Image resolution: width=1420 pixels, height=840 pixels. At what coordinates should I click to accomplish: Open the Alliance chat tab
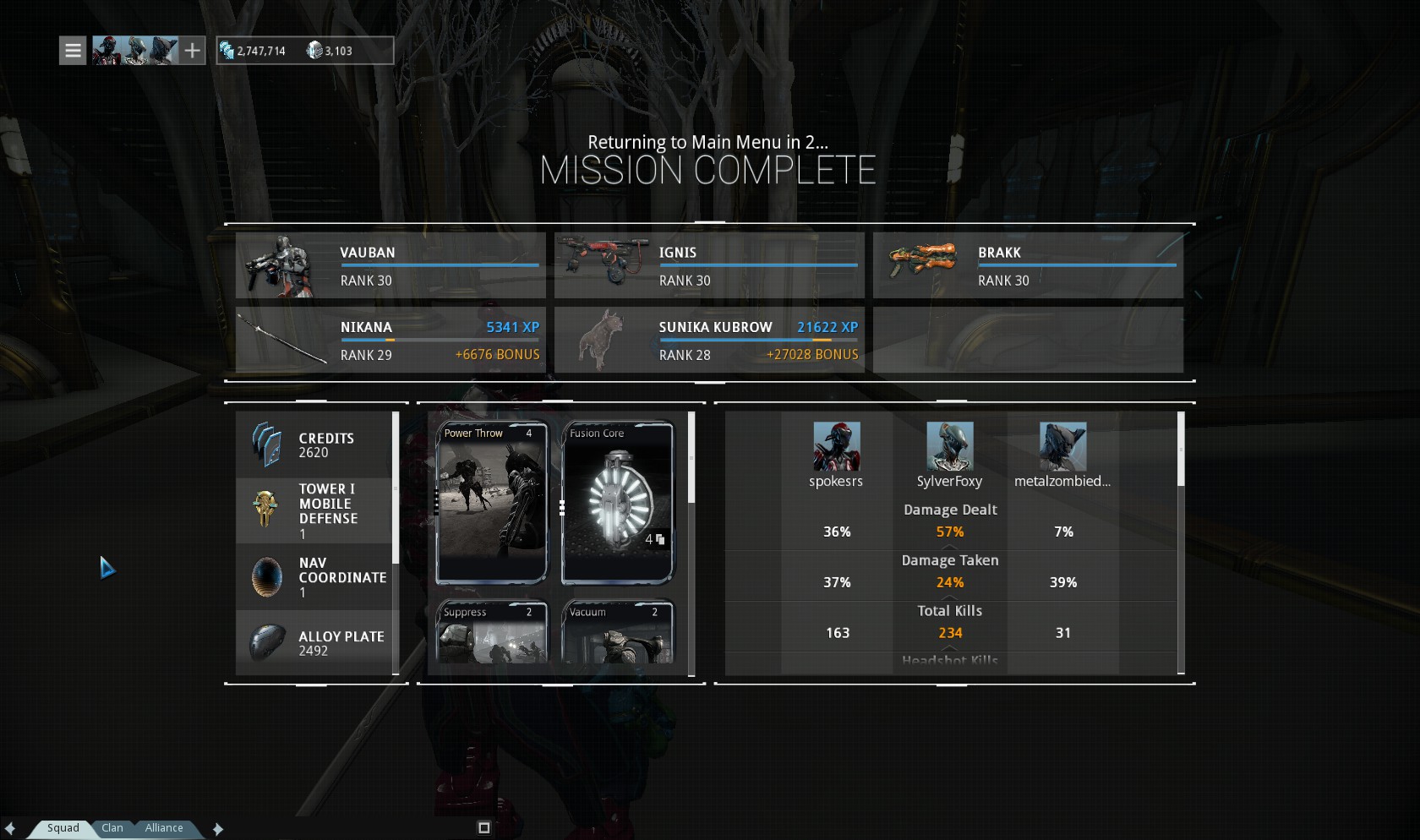click(164, 828)
